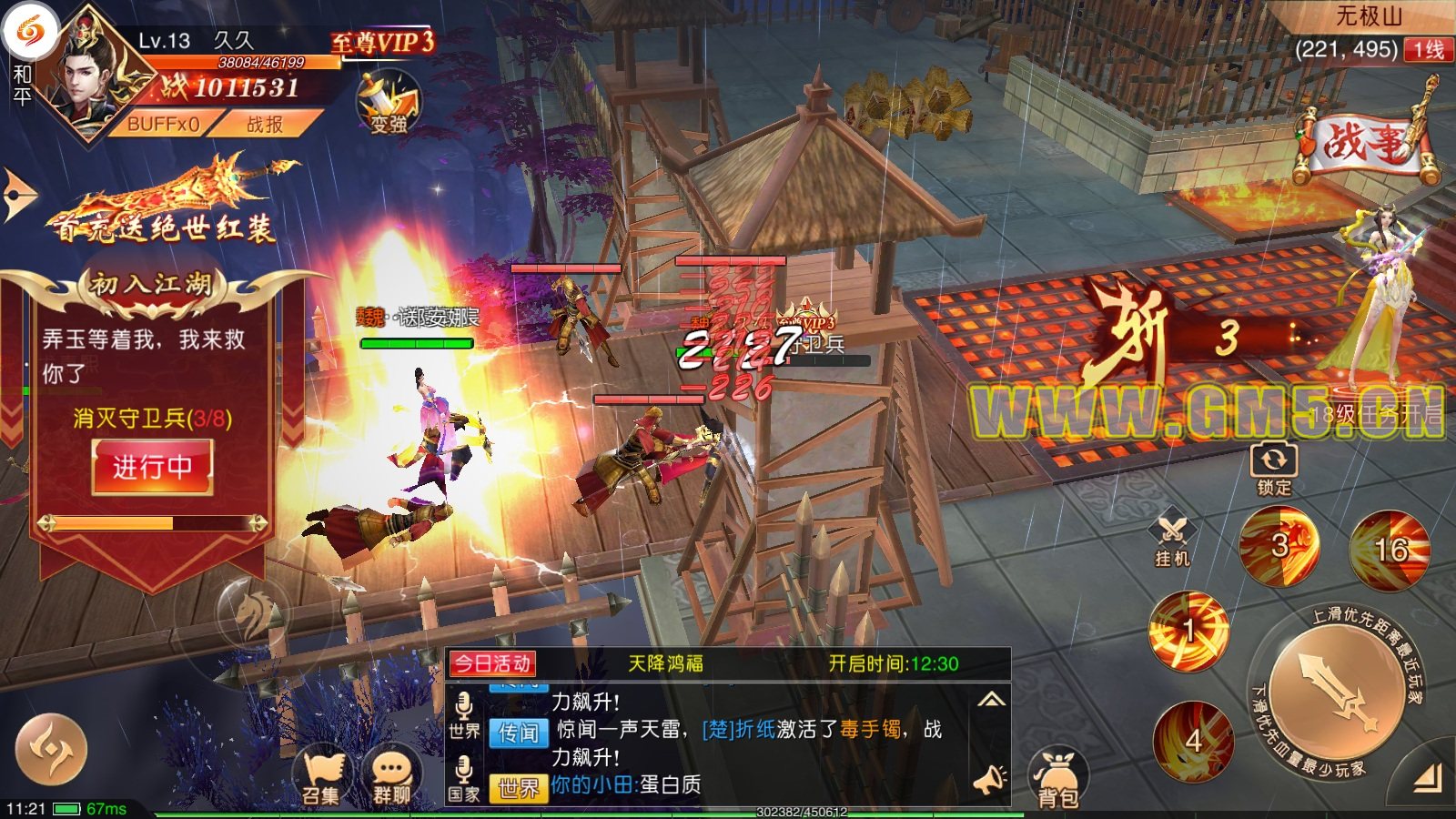The image size is (1456, 819).
Task: Open the 战报 battle report tab
Action: 265,124
